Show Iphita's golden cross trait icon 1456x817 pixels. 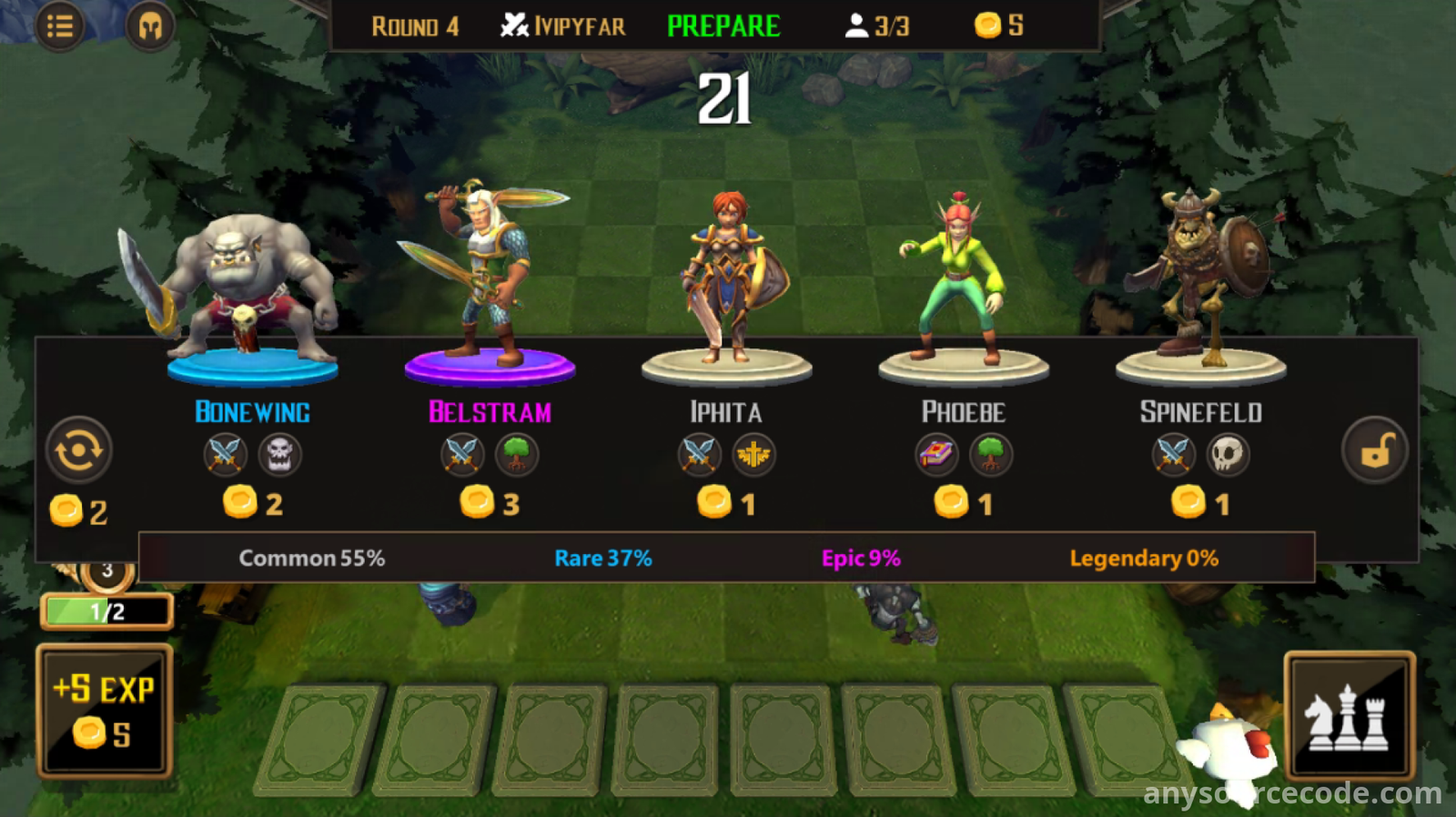753,454
